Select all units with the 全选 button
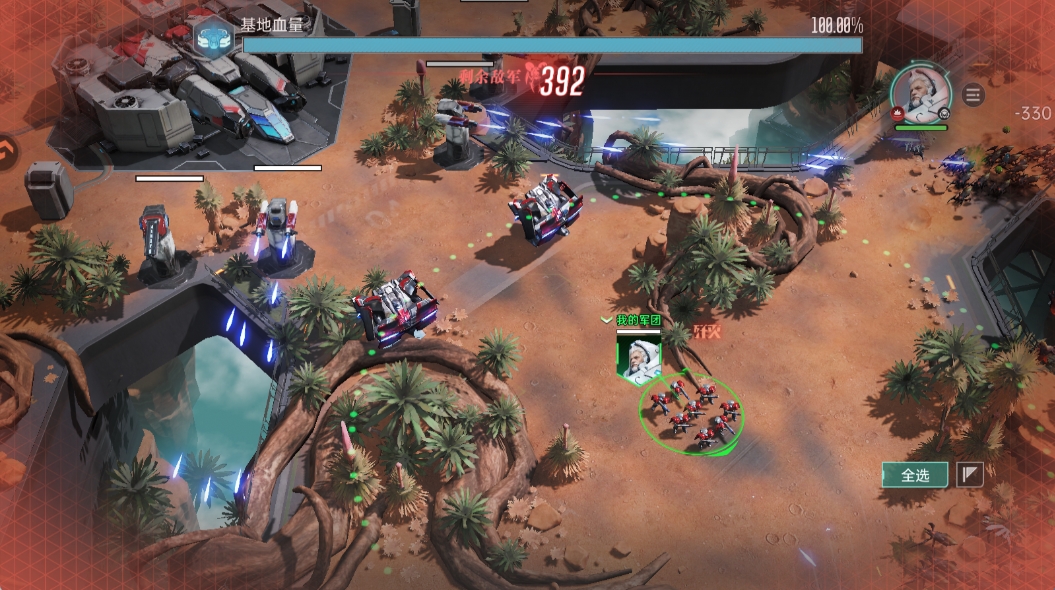1055x590 pixels. [915, 475]
